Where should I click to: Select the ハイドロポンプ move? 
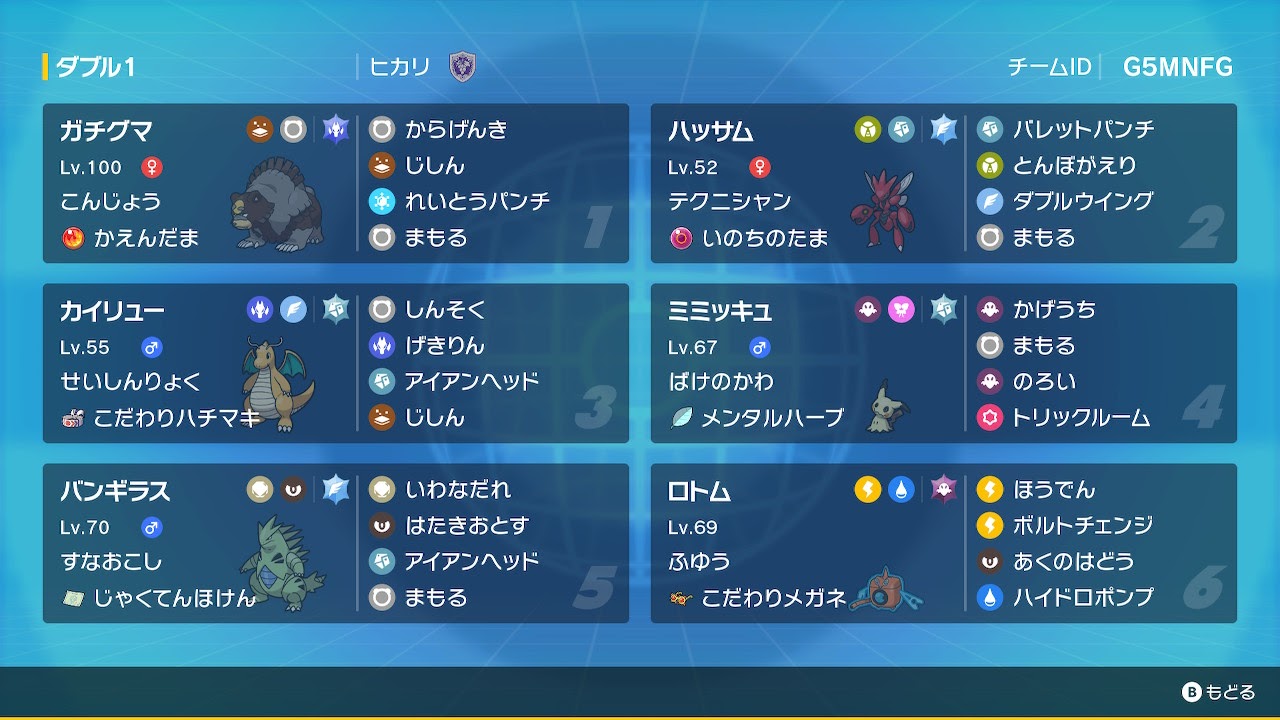point(1082,598)
